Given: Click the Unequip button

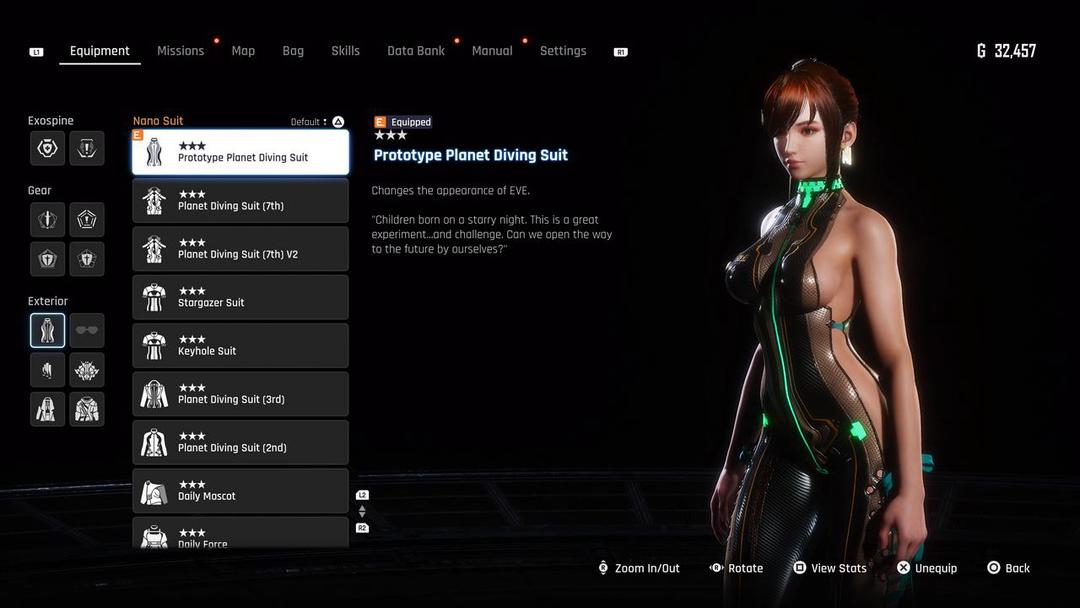Looking at the screenshot, I should [x=926, y=568].
